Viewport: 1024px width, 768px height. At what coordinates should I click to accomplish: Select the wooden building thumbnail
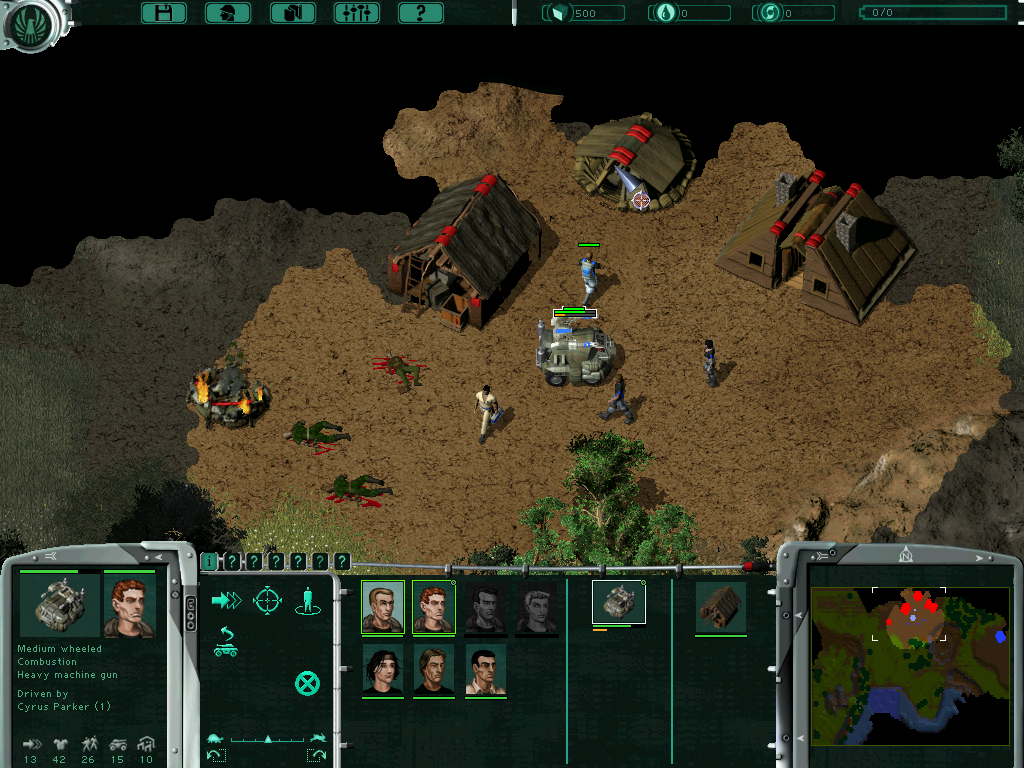coord(721,607)
